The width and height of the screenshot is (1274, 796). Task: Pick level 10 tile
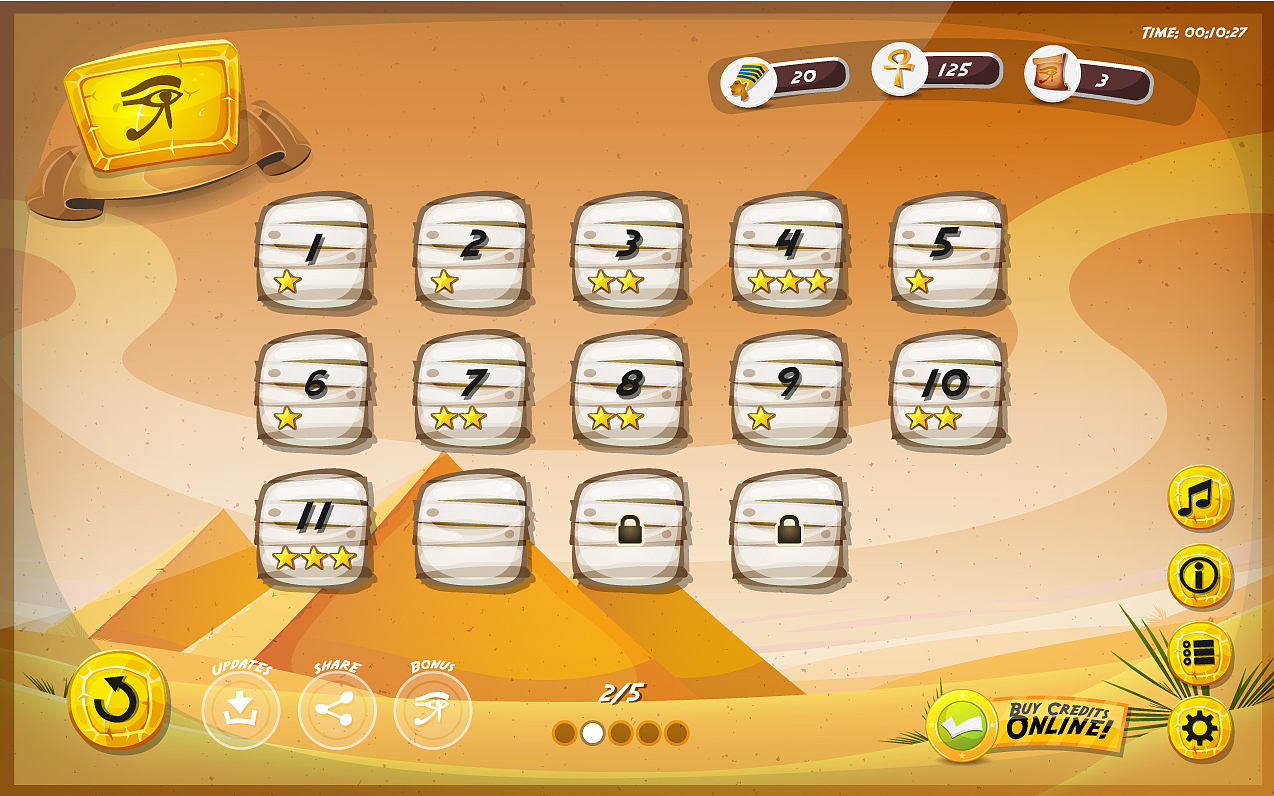pos(948,389)
